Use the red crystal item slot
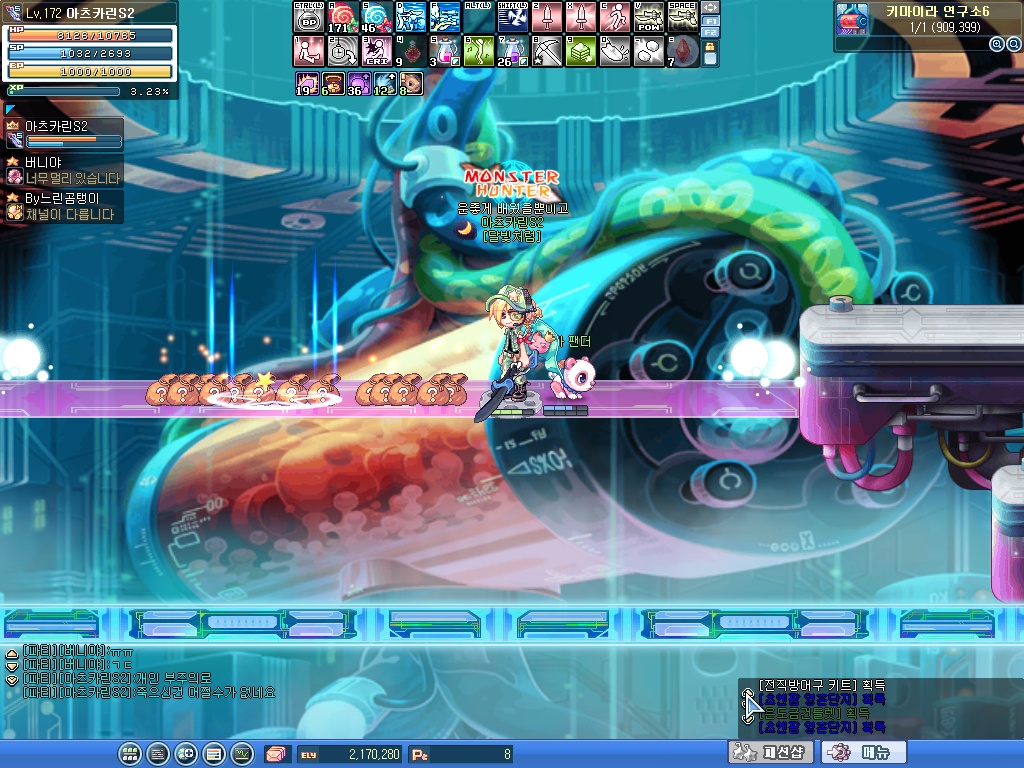1024x768 pixels. (682, 51)
